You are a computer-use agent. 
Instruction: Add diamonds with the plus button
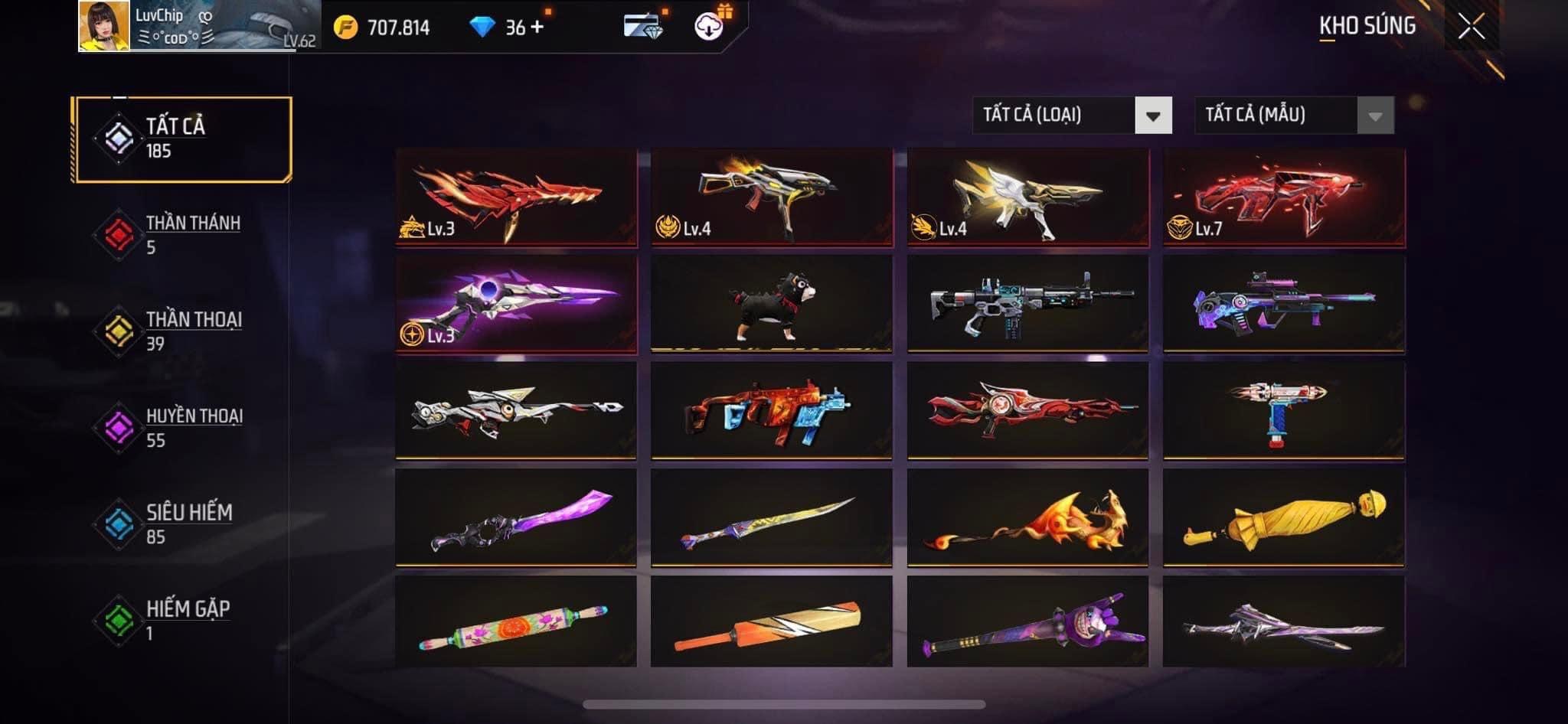click(x=537, y=27)
